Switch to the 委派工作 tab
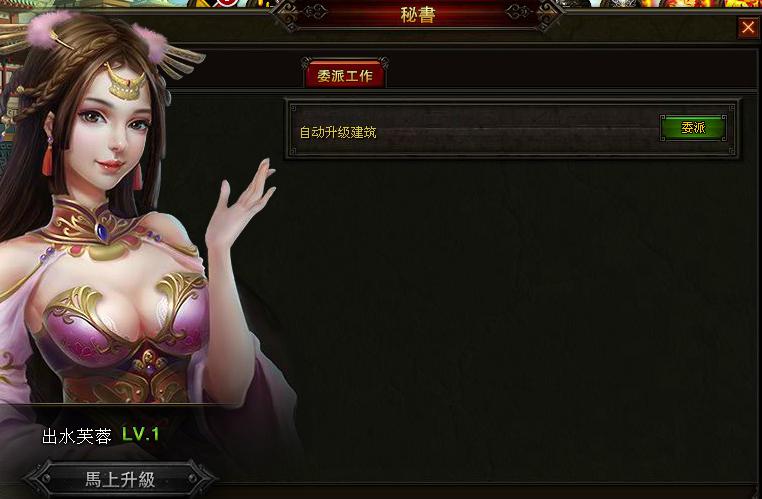Viewport: 762px width, 499px height. [345, 76]
